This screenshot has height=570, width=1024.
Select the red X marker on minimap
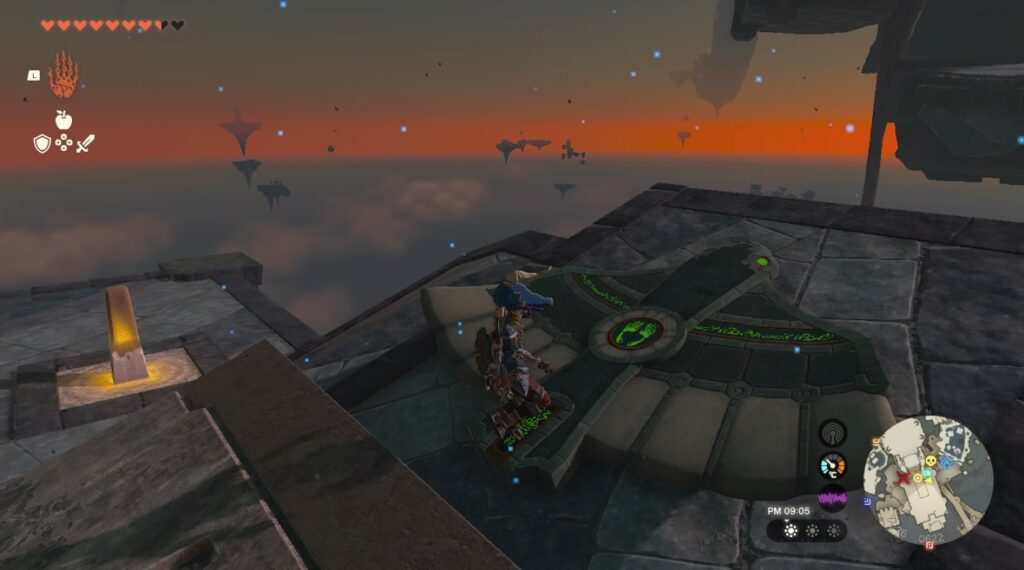point(905,479)
